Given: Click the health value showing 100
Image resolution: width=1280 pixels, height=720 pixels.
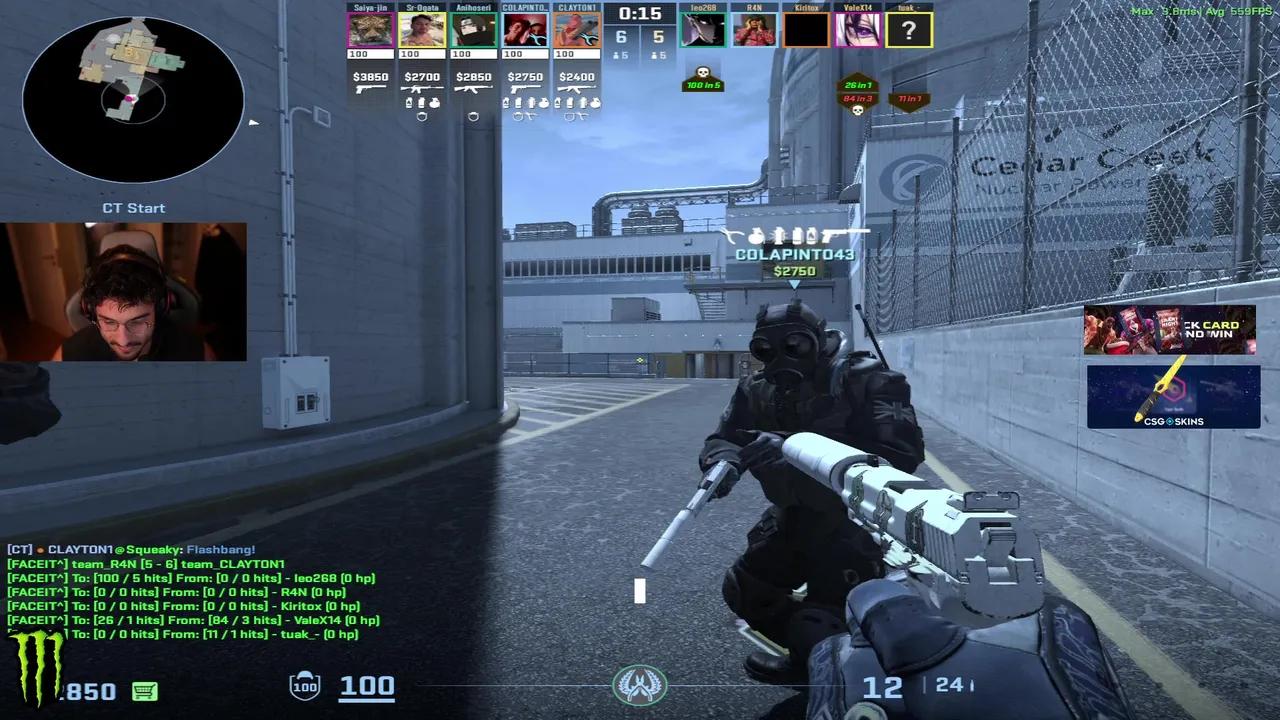Looking at the screenshot, I should [x=366, y=686].
